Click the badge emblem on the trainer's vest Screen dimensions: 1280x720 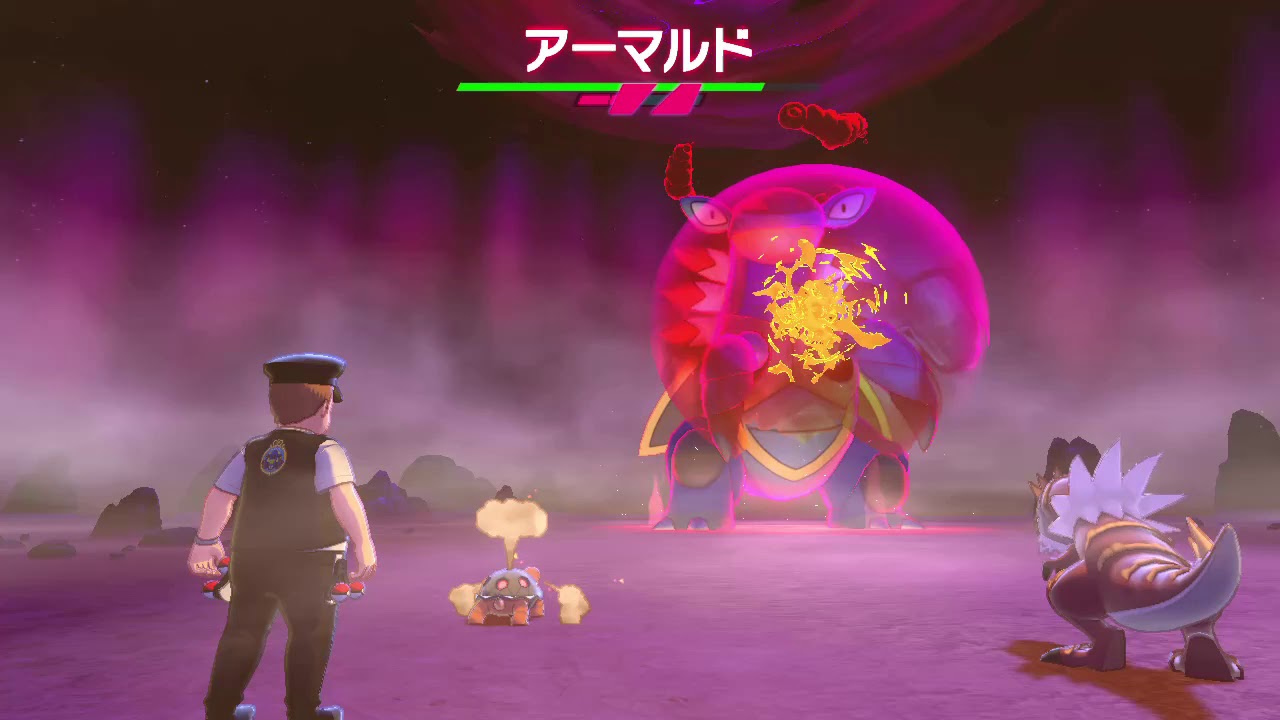(275, 460)
